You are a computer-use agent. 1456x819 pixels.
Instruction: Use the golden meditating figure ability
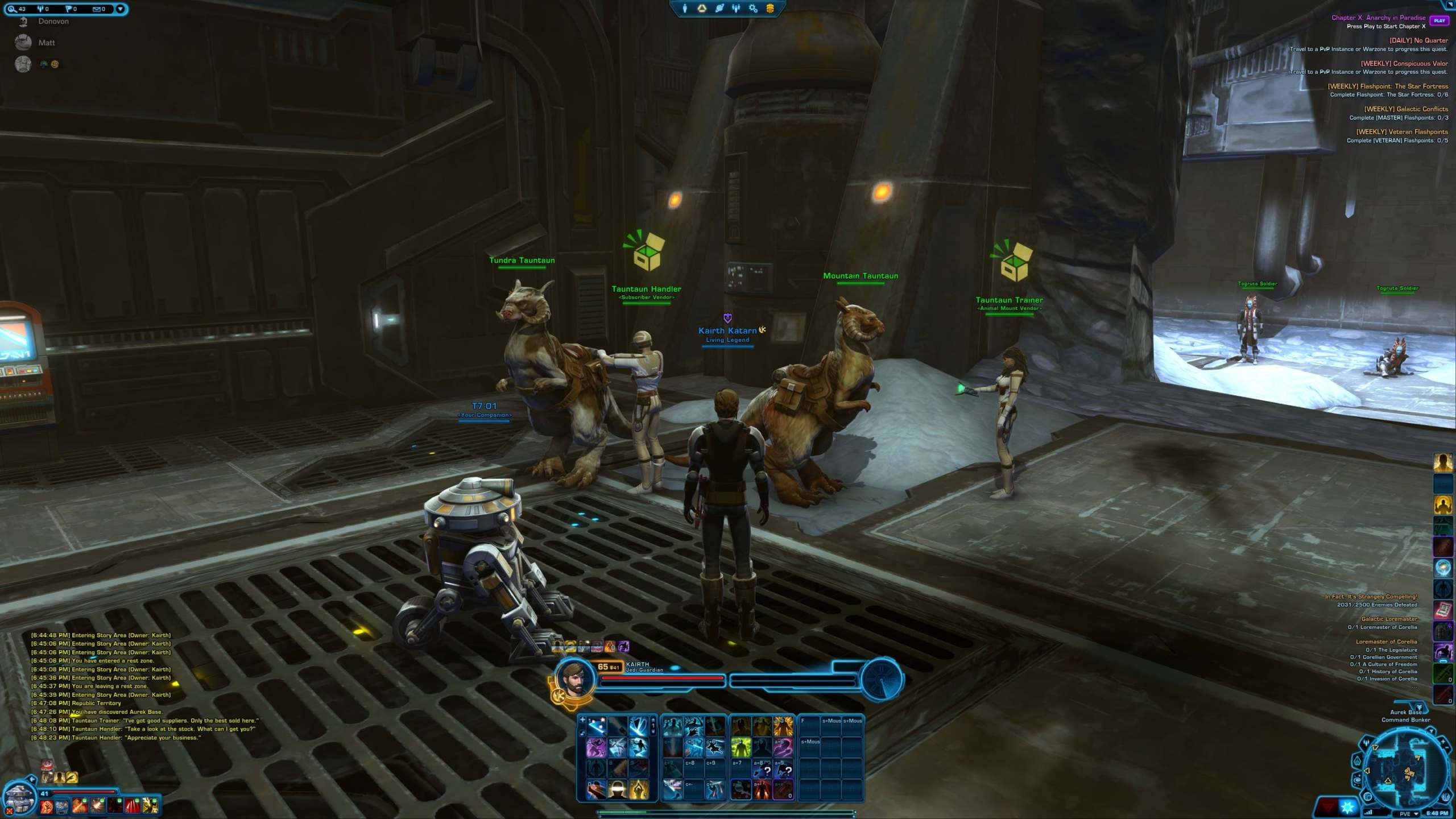pos(638,789)
